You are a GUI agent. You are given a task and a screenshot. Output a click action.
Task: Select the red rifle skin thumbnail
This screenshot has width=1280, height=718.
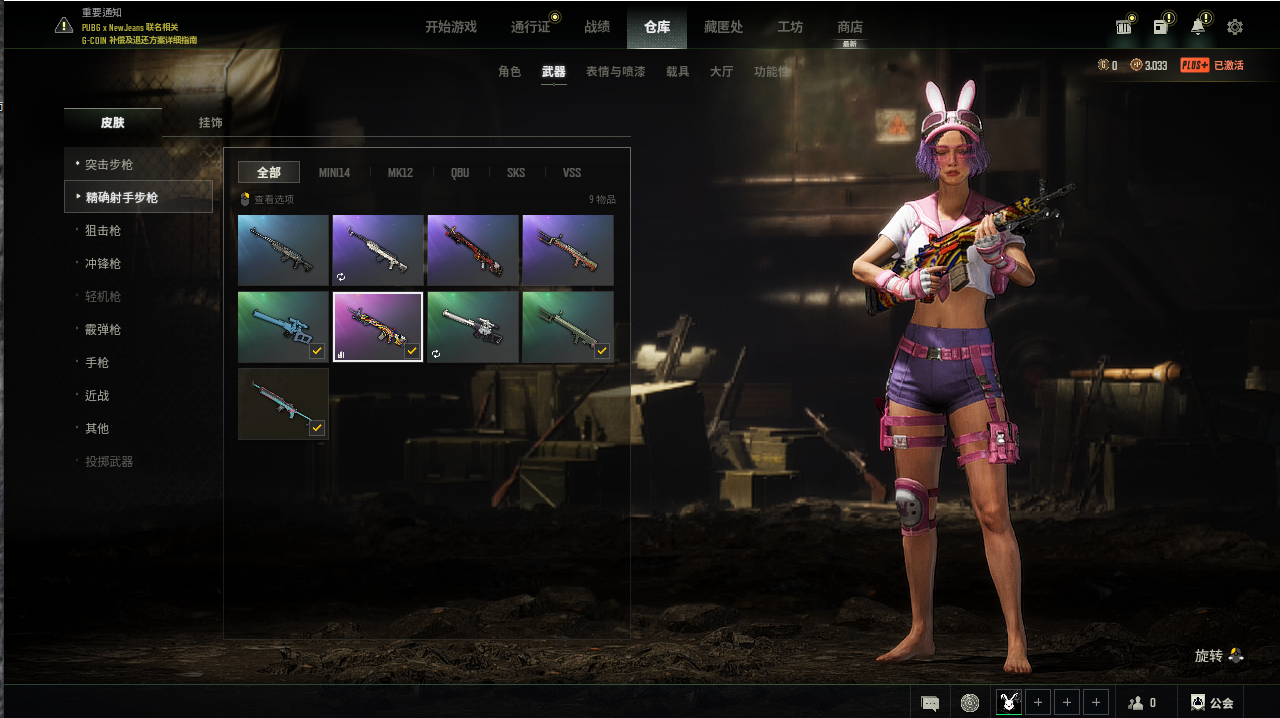point(473,250)
